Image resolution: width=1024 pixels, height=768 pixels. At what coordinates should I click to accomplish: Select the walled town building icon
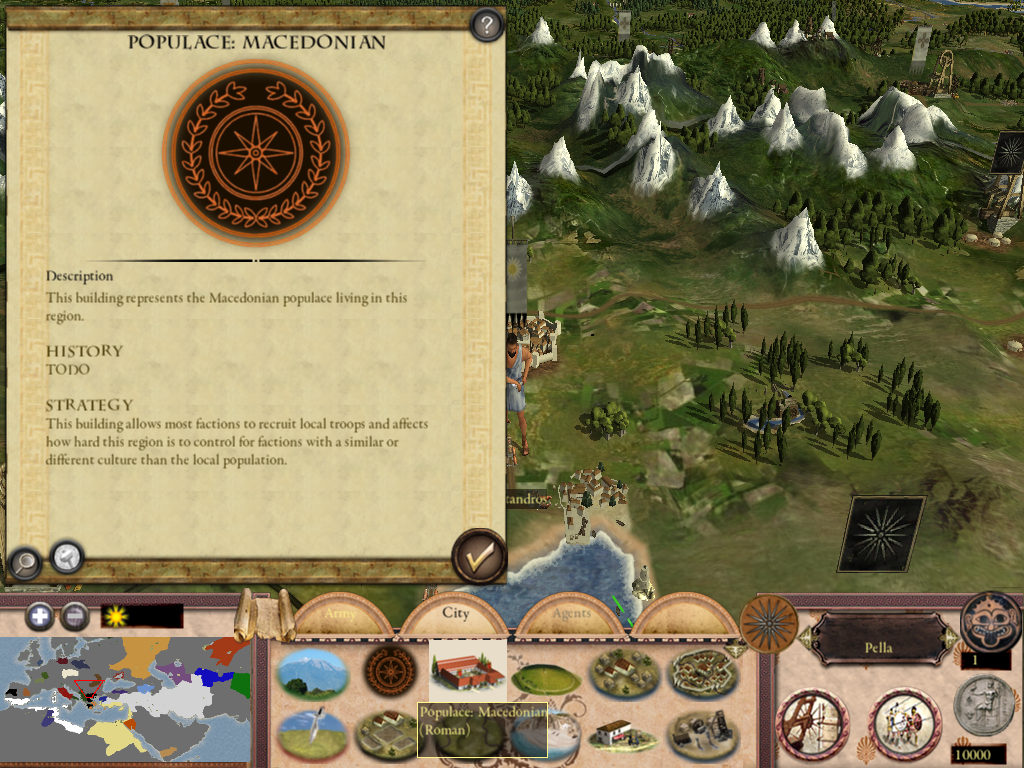[703, 673]
